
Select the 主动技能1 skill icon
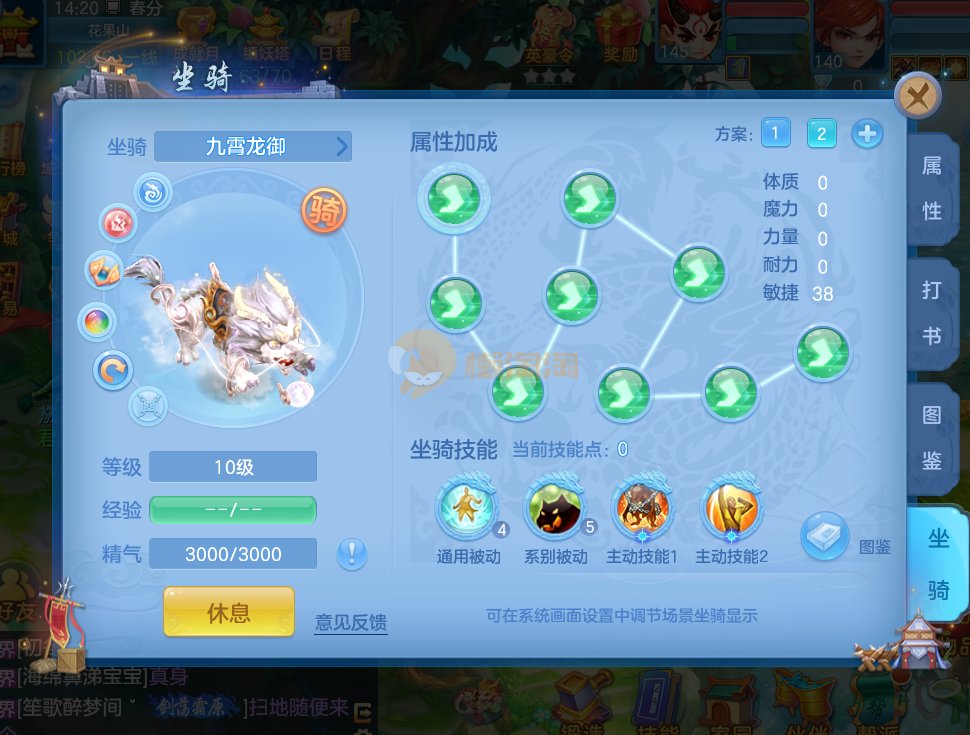pos(642,509)
